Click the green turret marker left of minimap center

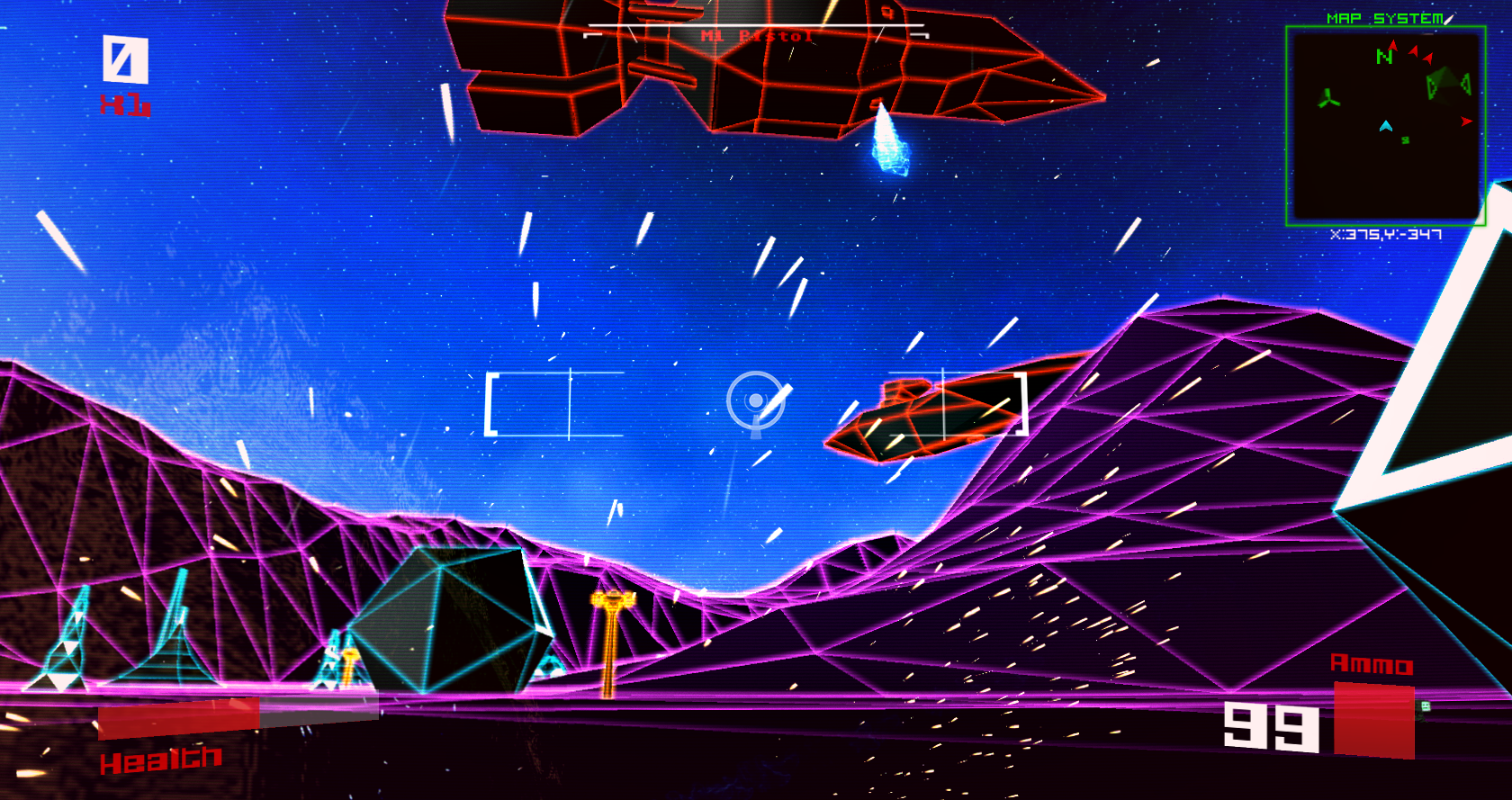coord(1327,98)
